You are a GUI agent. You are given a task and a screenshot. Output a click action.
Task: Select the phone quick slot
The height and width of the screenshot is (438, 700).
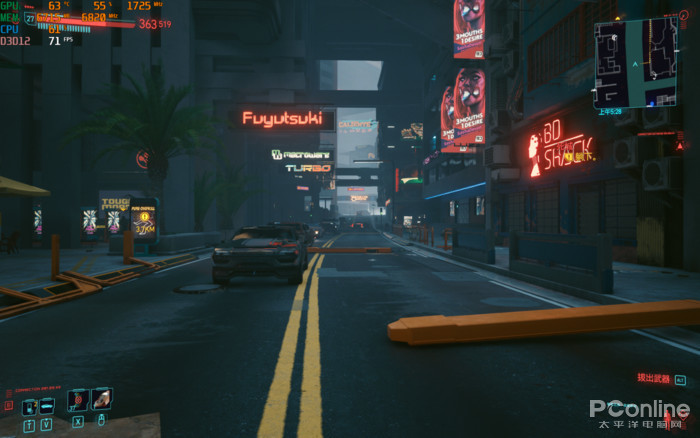coord(29,406)
